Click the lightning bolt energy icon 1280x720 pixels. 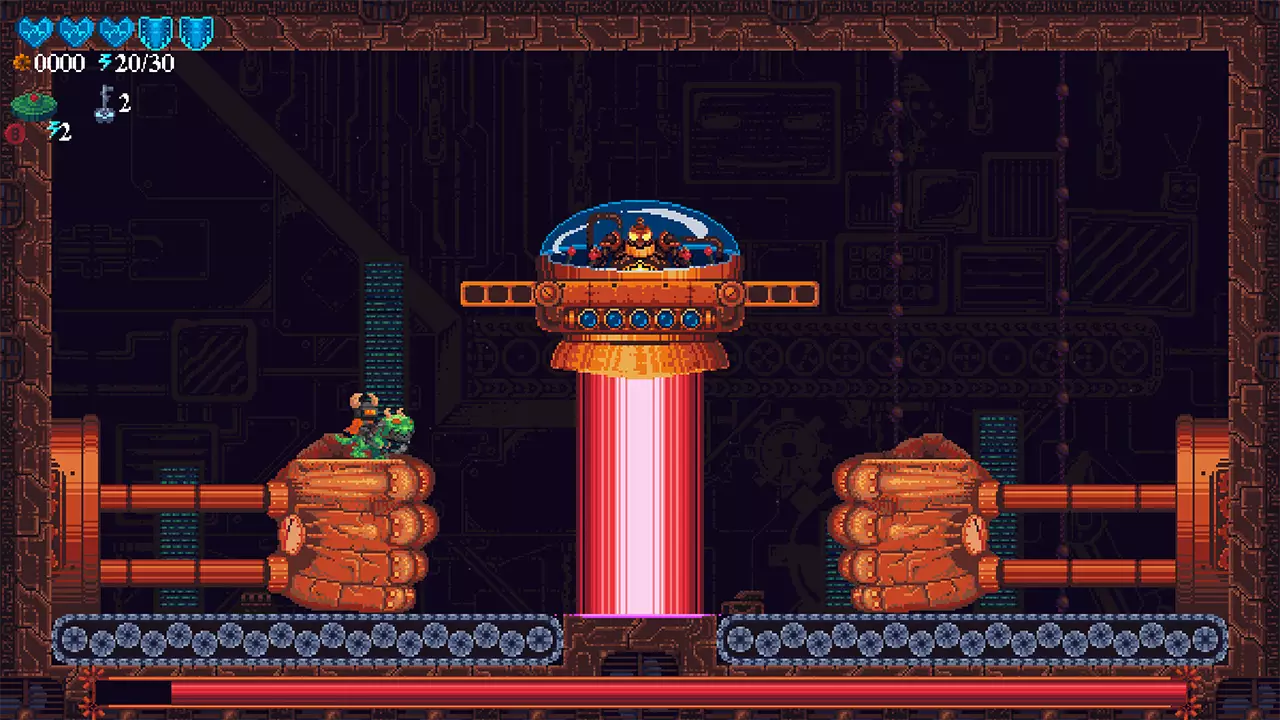(104, 62)
